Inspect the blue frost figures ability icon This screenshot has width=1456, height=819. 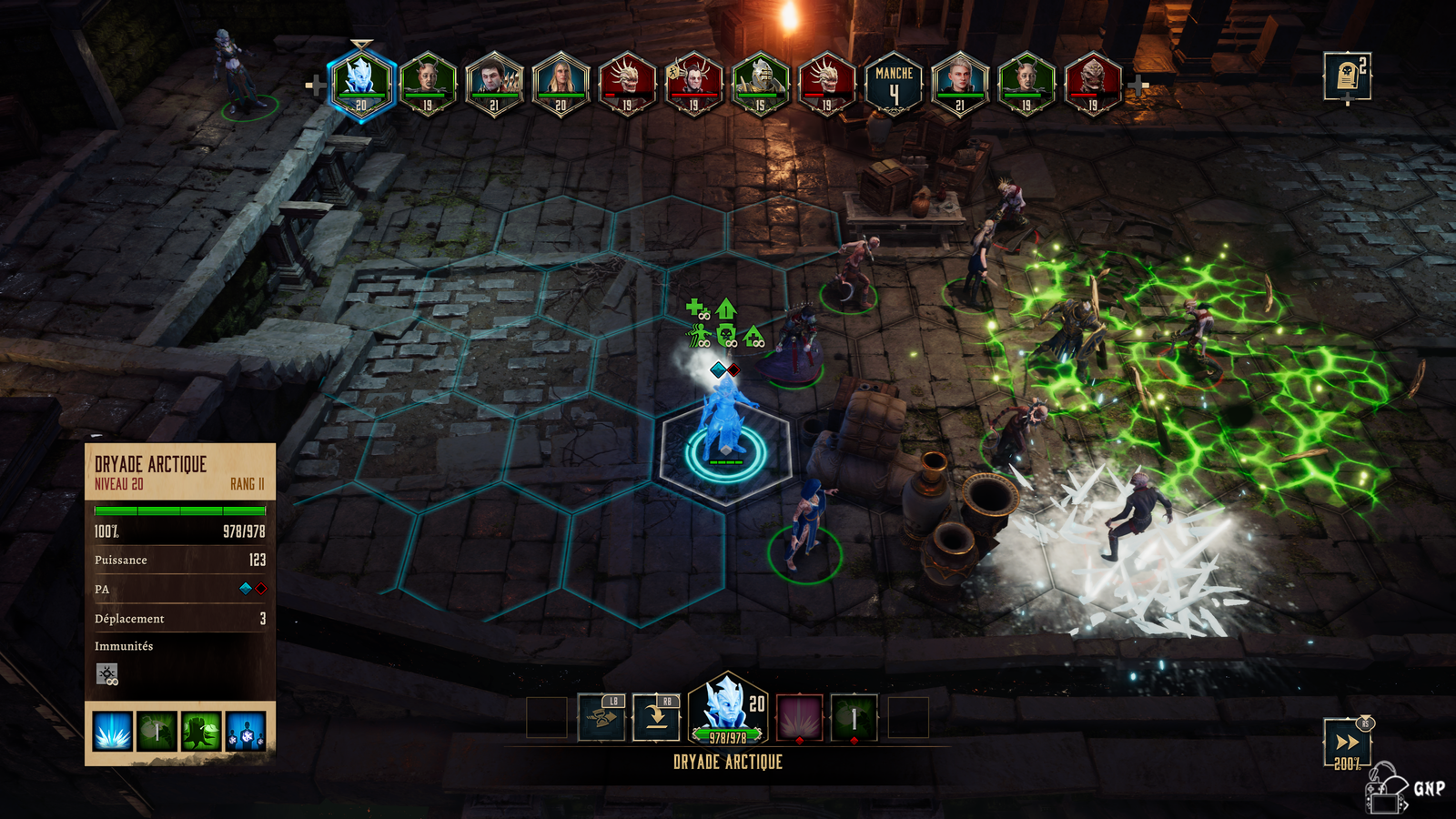point(247,732)
